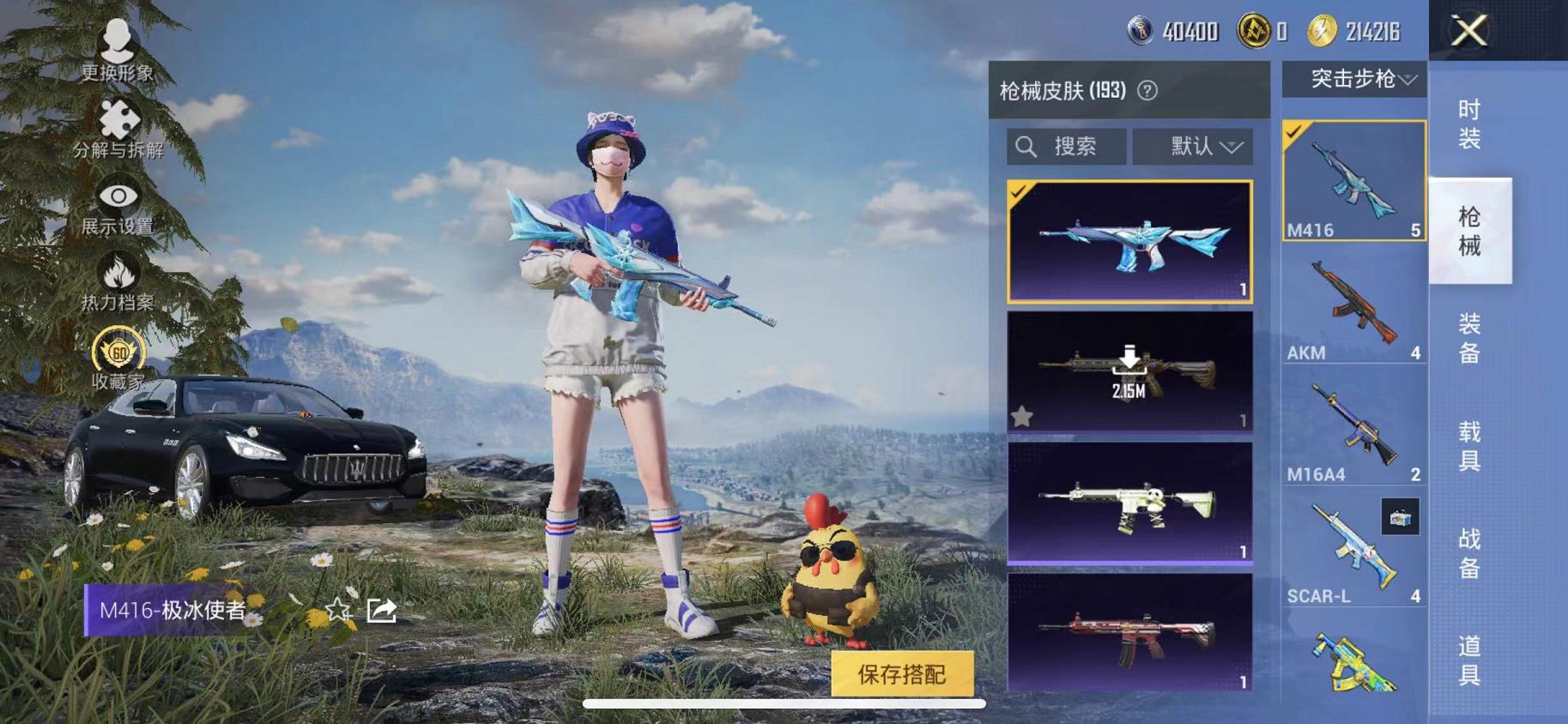Click the 搜索 search field
Viewport: 1568px width, 724px height.
coord(1064,146)
